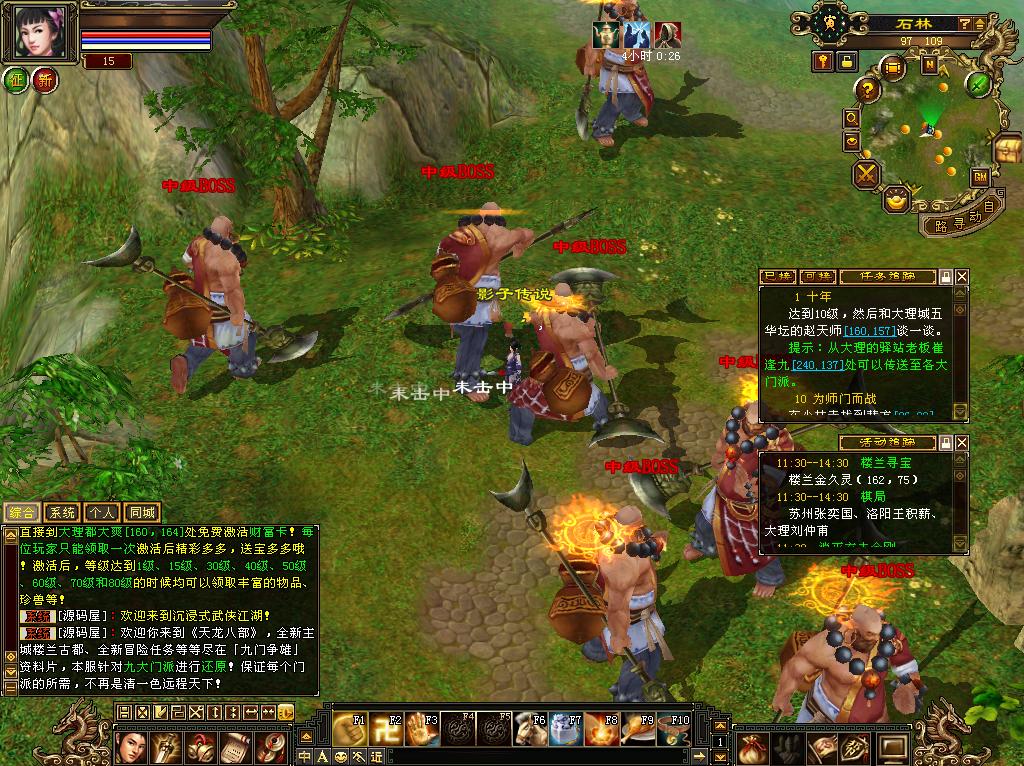Open the 同城 chat channel tab
1024x766 pixels.
click(143, 513)
